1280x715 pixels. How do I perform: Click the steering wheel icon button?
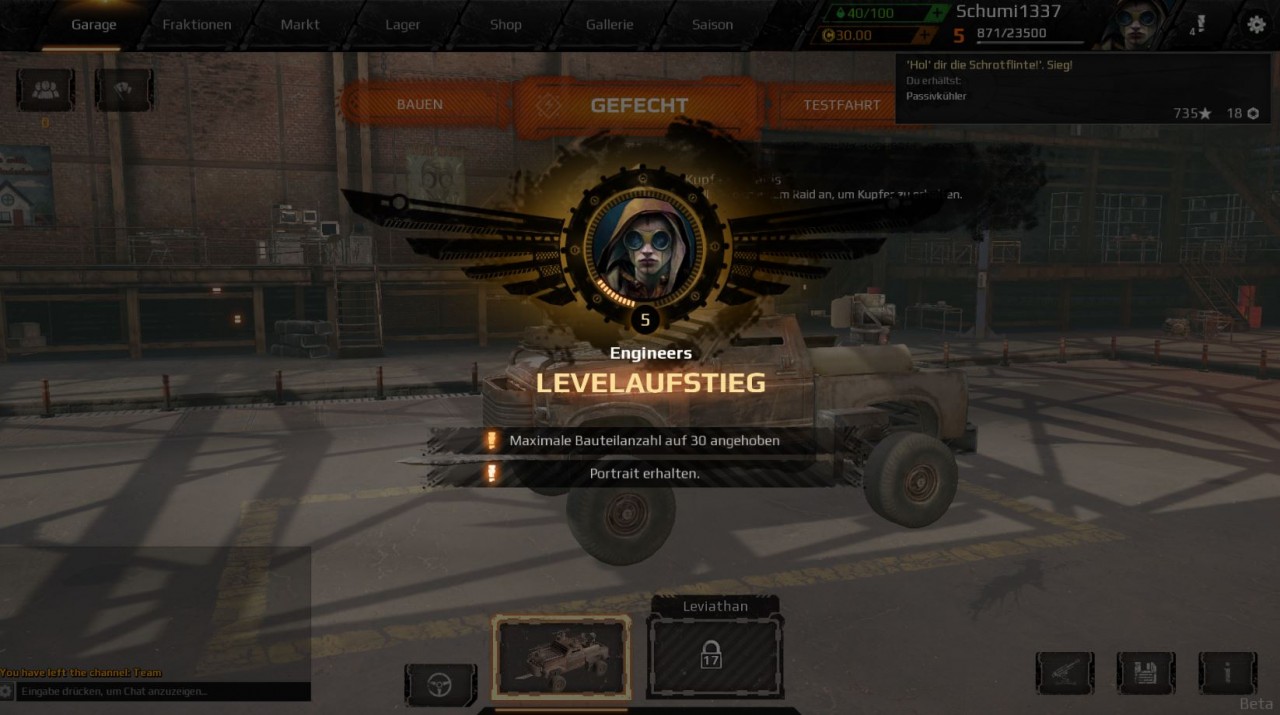tap(440, 685)
